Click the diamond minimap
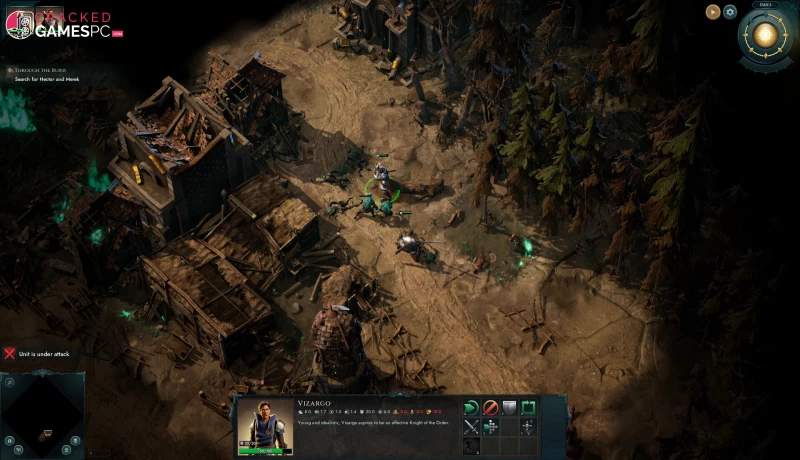The height and width of the screenshot is (460, 800). 42,416
